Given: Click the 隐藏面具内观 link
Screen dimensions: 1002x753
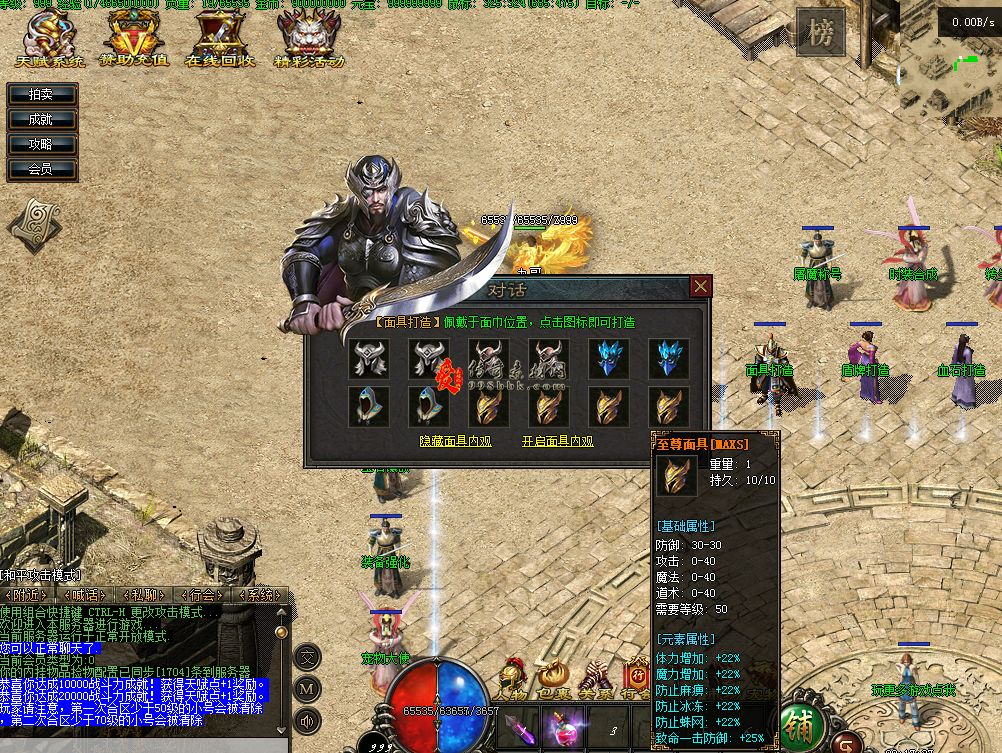Looking at the screenshot, I should coord(456,440).
